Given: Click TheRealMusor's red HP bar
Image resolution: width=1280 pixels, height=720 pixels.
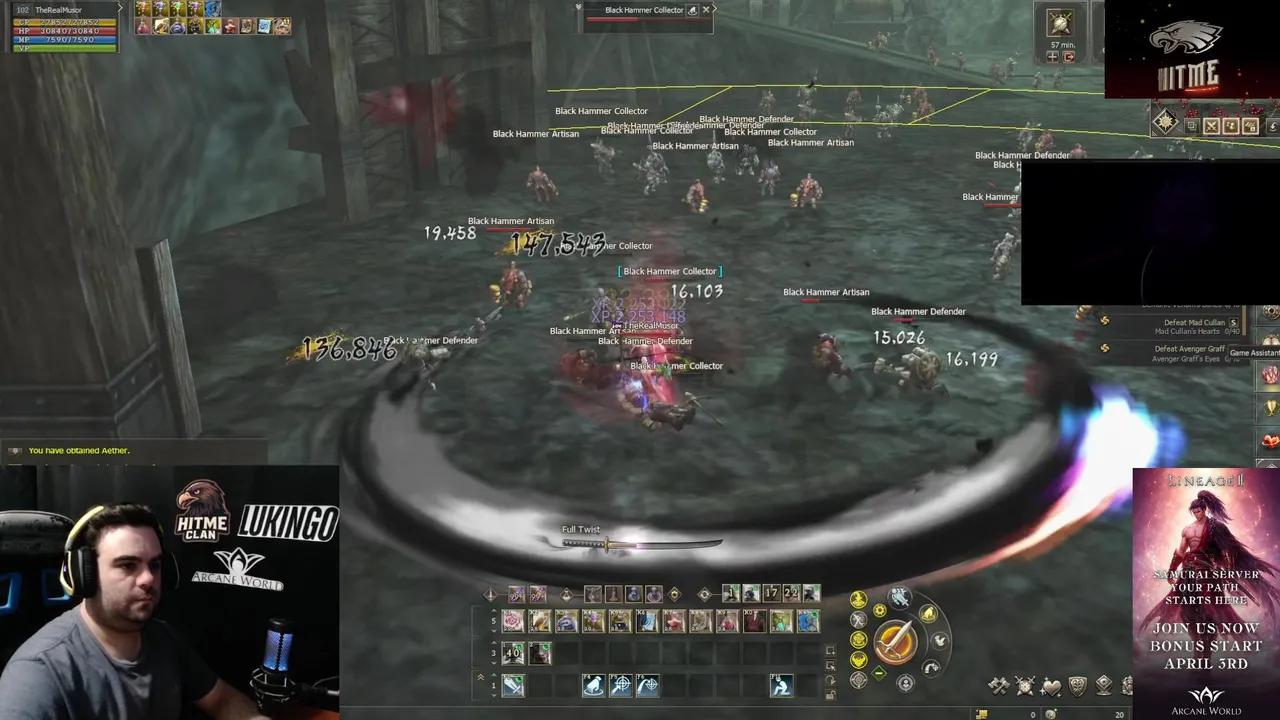Looking at the screenshot, I should [x=63, y=30].
